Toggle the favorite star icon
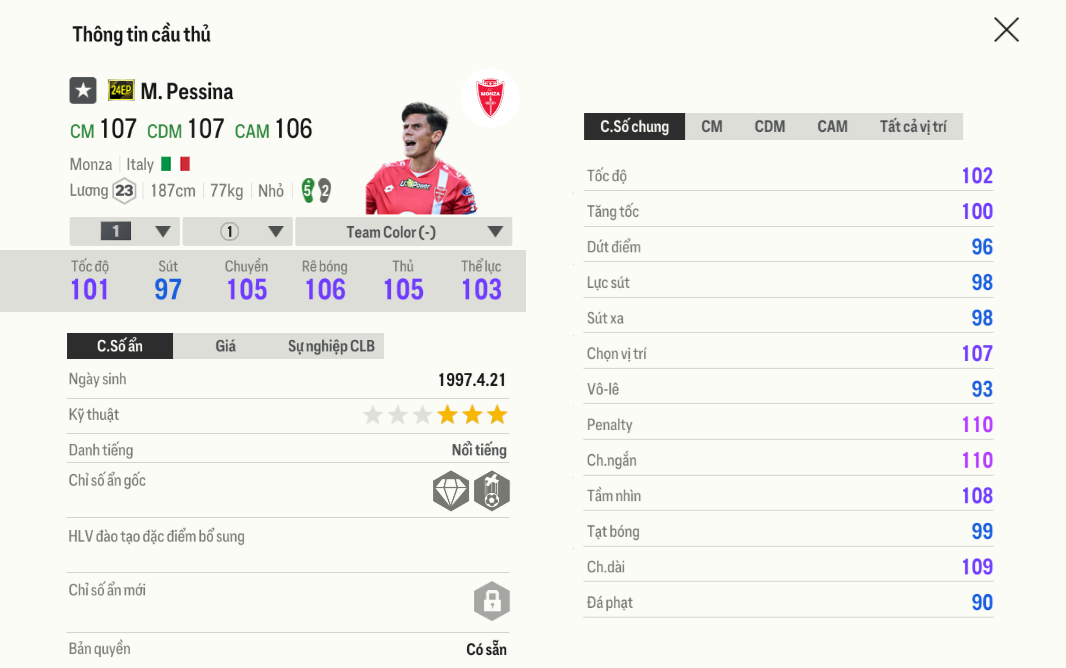Viewport: 1066px width, 668px height. point(83,91)
